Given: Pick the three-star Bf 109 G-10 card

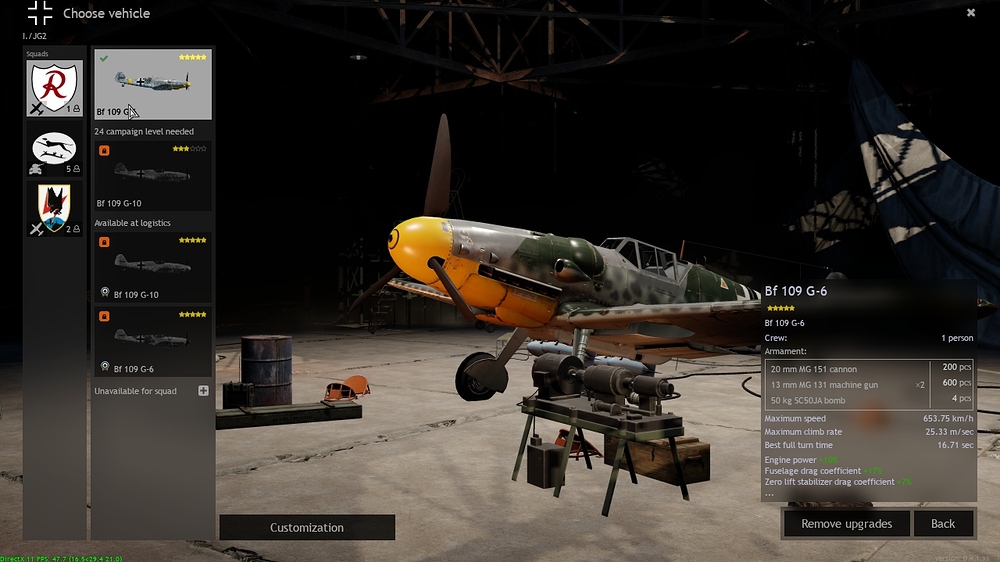Looking at the screenshot, I should (x=153, y=175).
